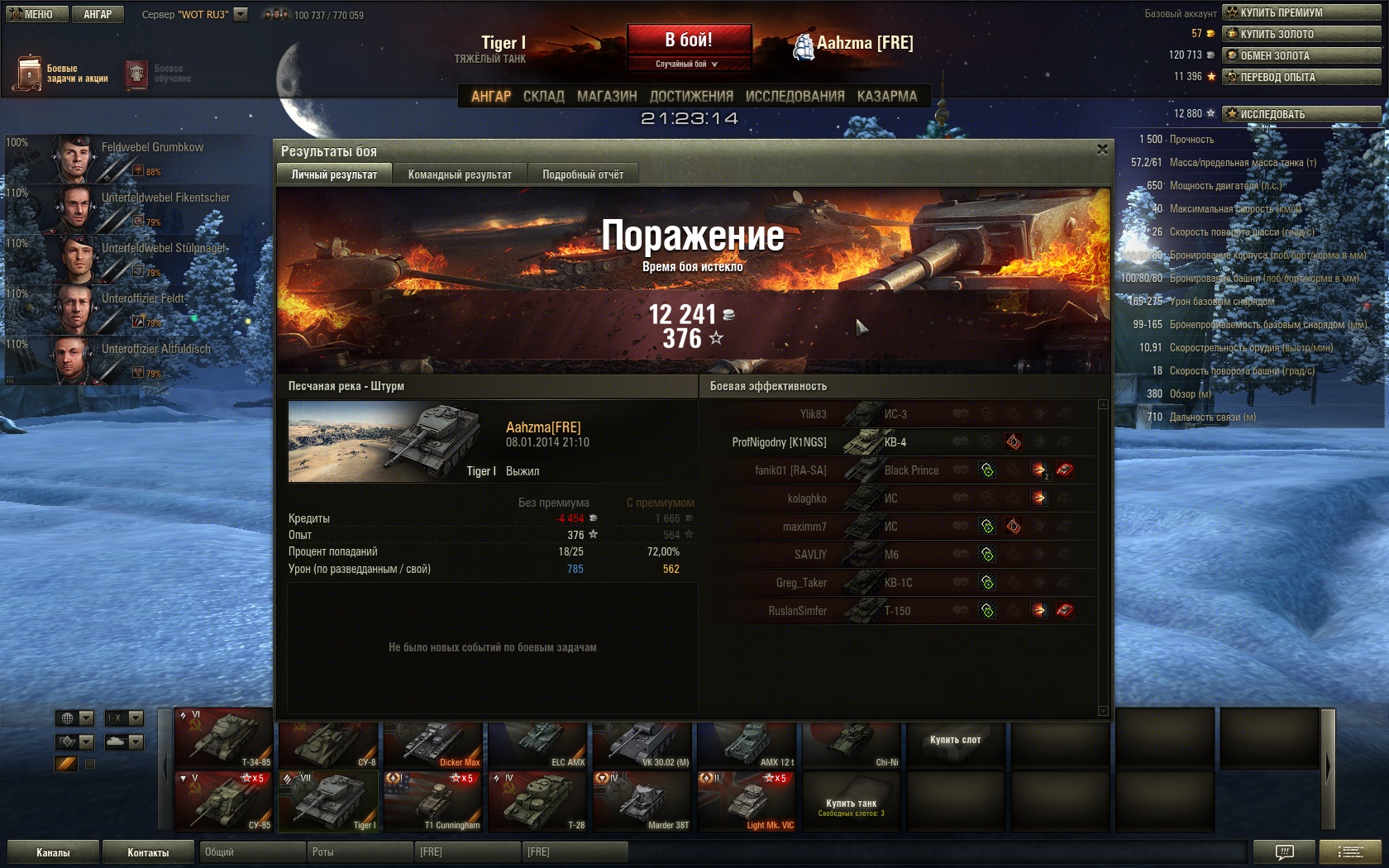The height and width of the screenshot is (868, 1389).
Task: Click the КУПИТЬ ЗОЛОТО button
Action: click(1301, 34)
